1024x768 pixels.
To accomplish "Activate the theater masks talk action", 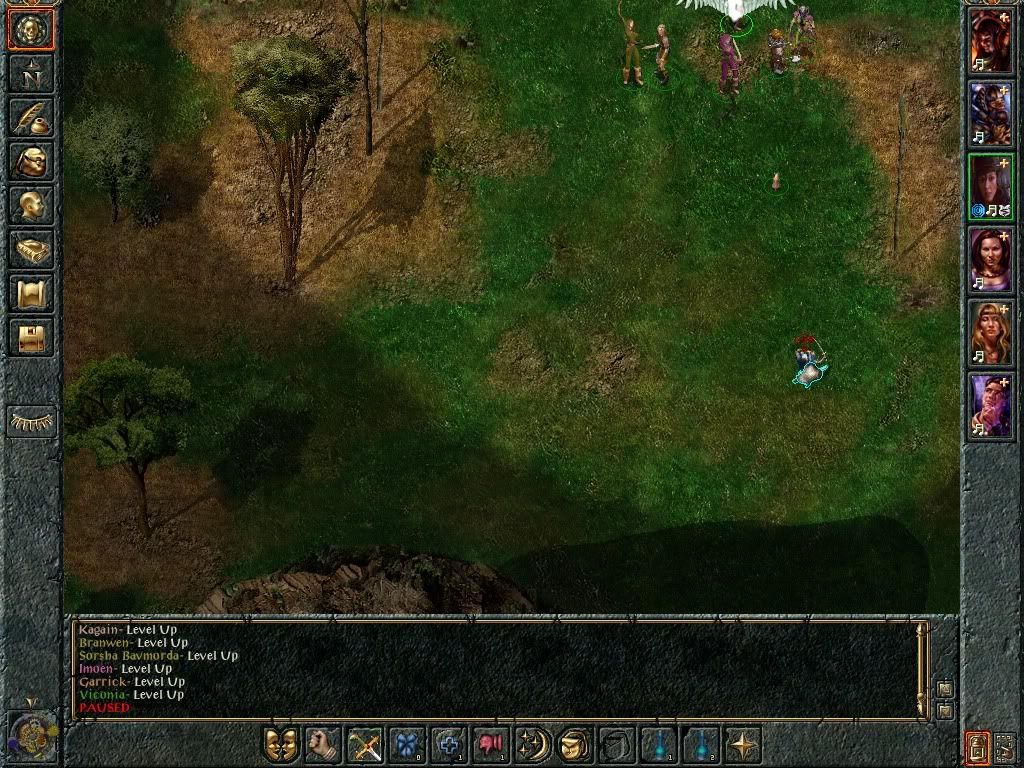I will click(281, 745).
